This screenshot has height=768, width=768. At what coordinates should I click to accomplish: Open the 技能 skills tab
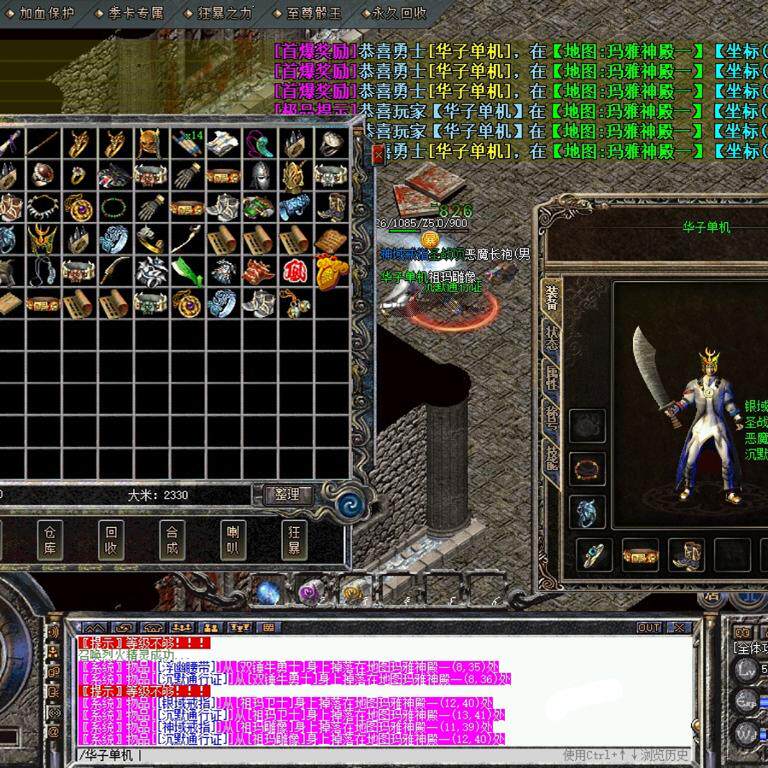(552, 455)
